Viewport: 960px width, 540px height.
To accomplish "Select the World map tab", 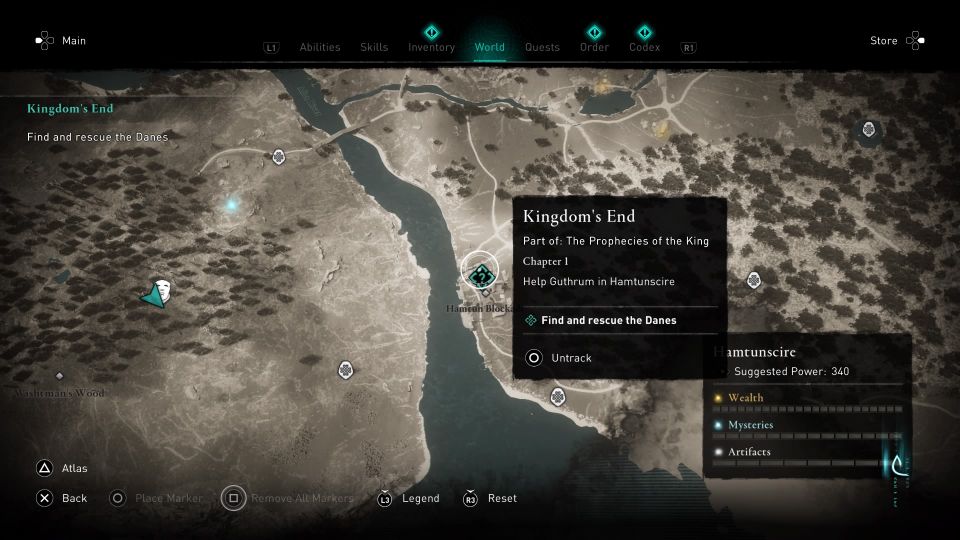I will click(490, 47).
